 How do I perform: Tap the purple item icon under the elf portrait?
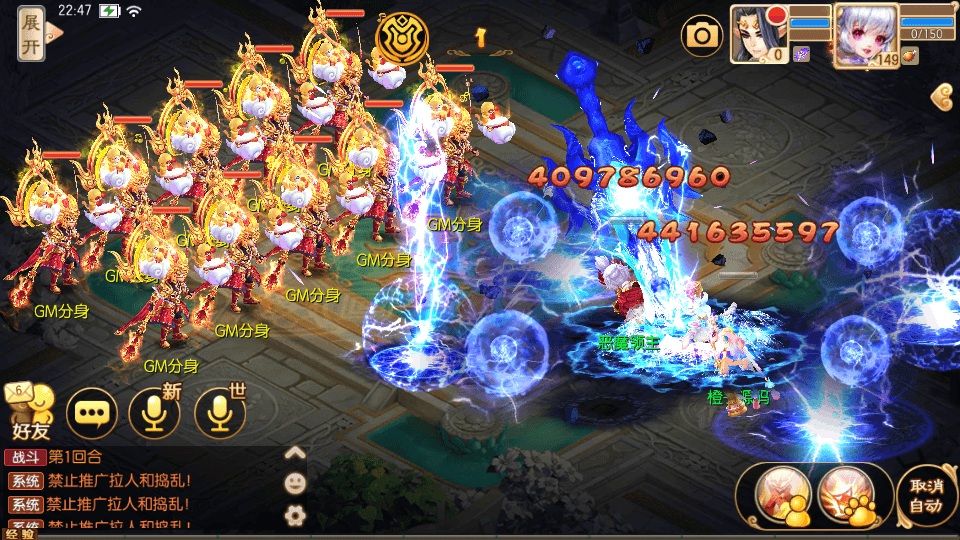coord(801,55)
